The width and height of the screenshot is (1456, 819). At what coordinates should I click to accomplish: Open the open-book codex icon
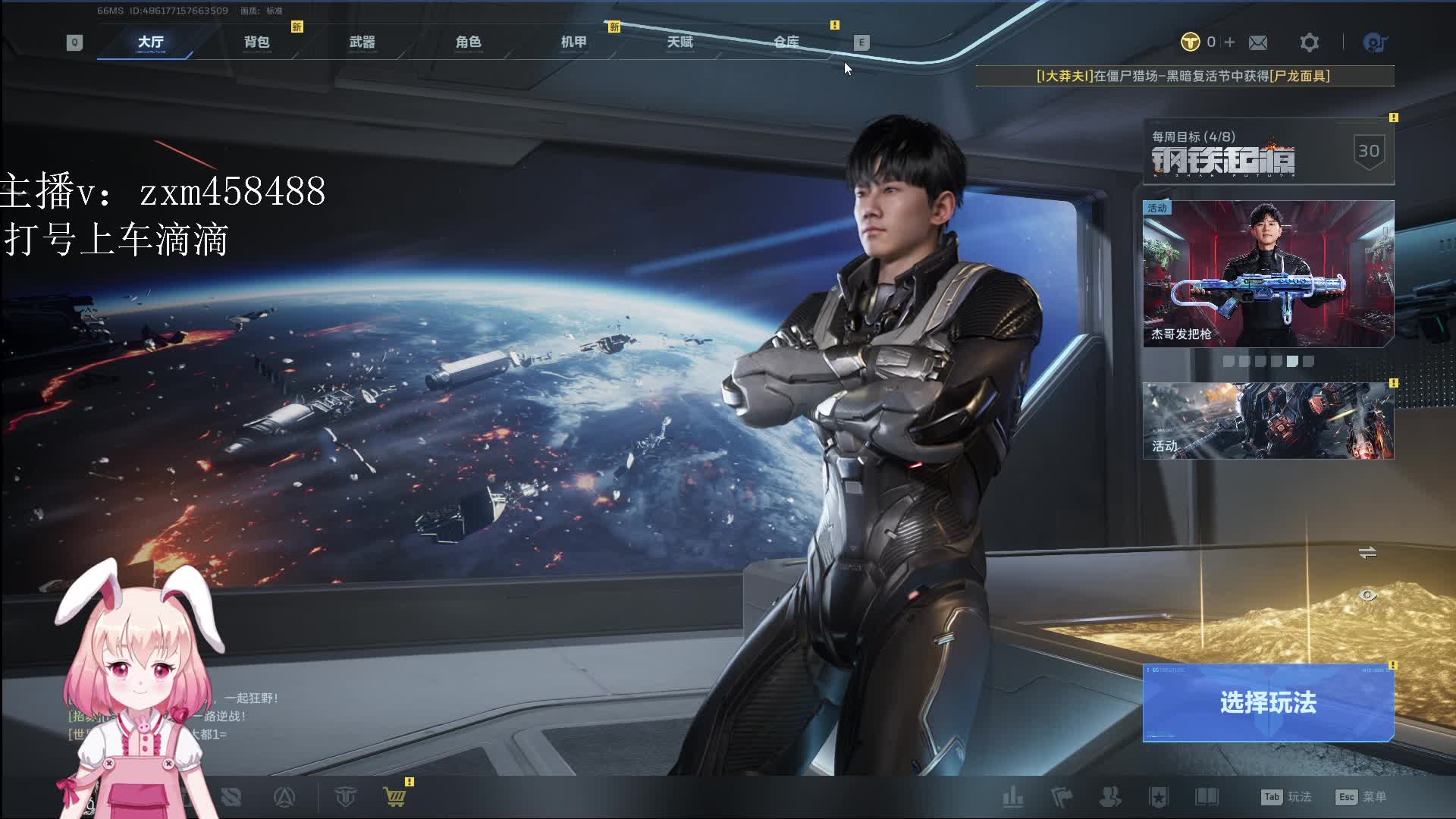[1207, 797]
